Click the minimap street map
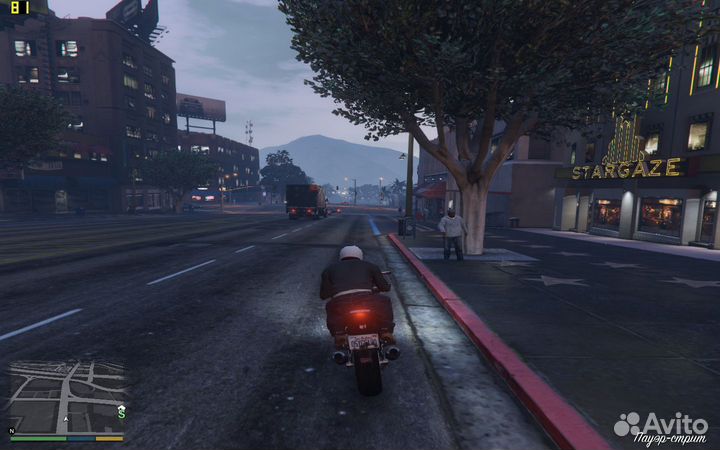 point(67,396)
